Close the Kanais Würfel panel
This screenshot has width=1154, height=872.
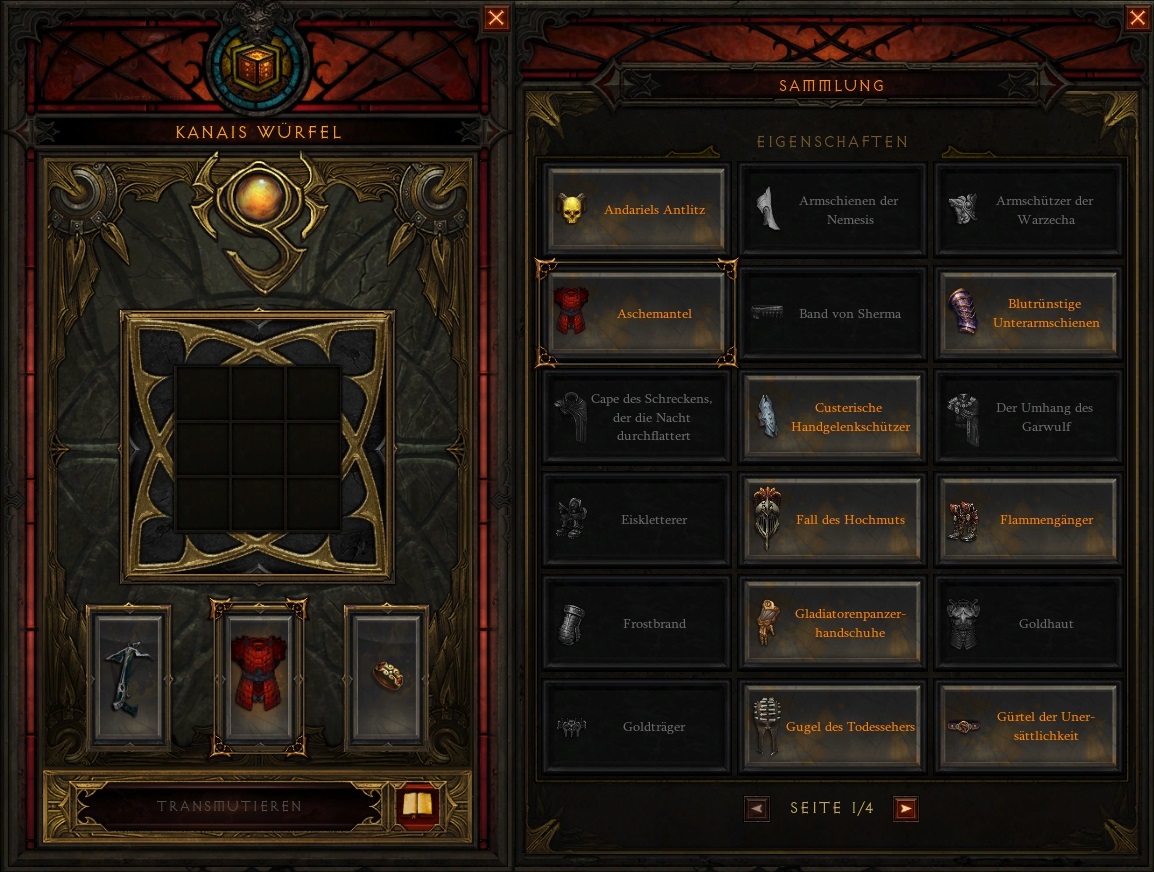pos(496,18)
